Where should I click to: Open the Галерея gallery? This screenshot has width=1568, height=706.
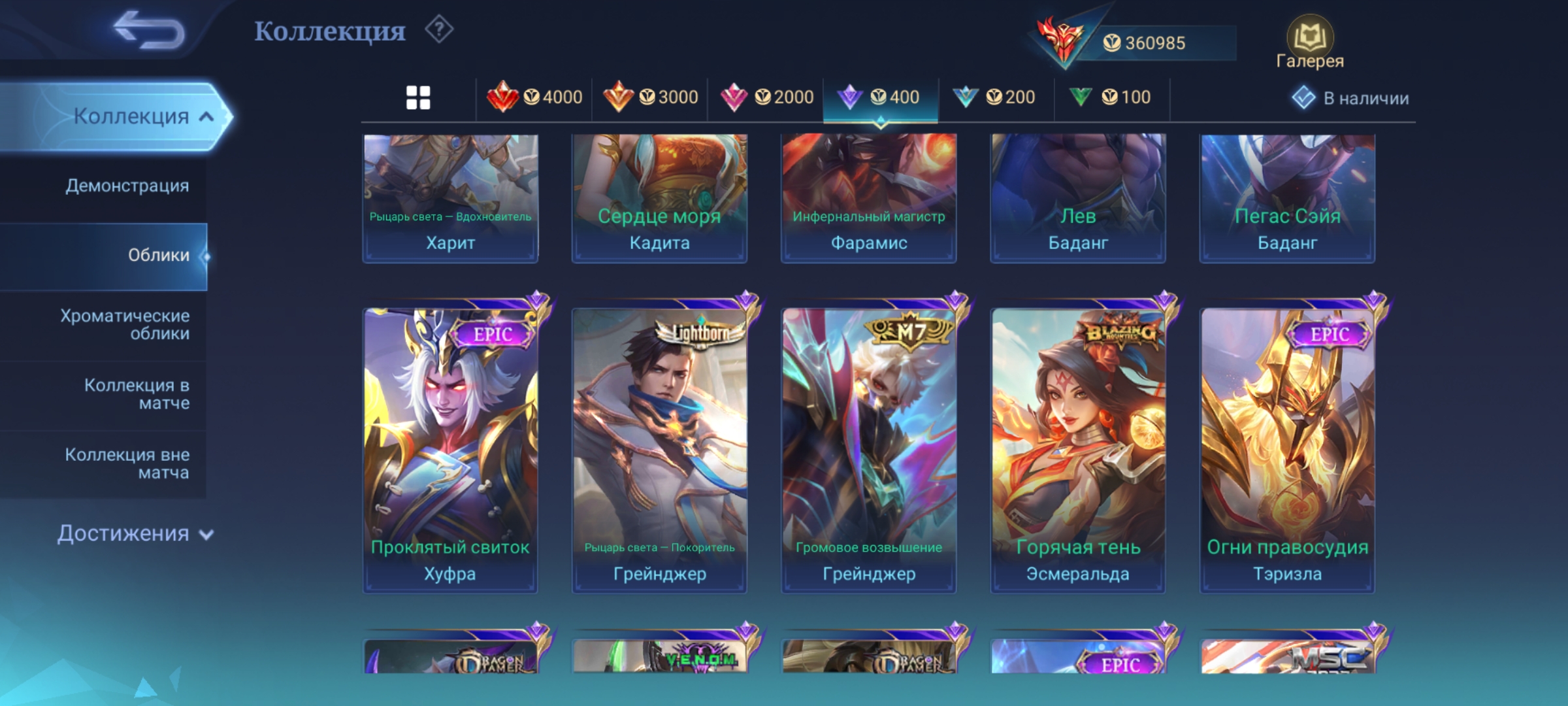click(1309, 43)
